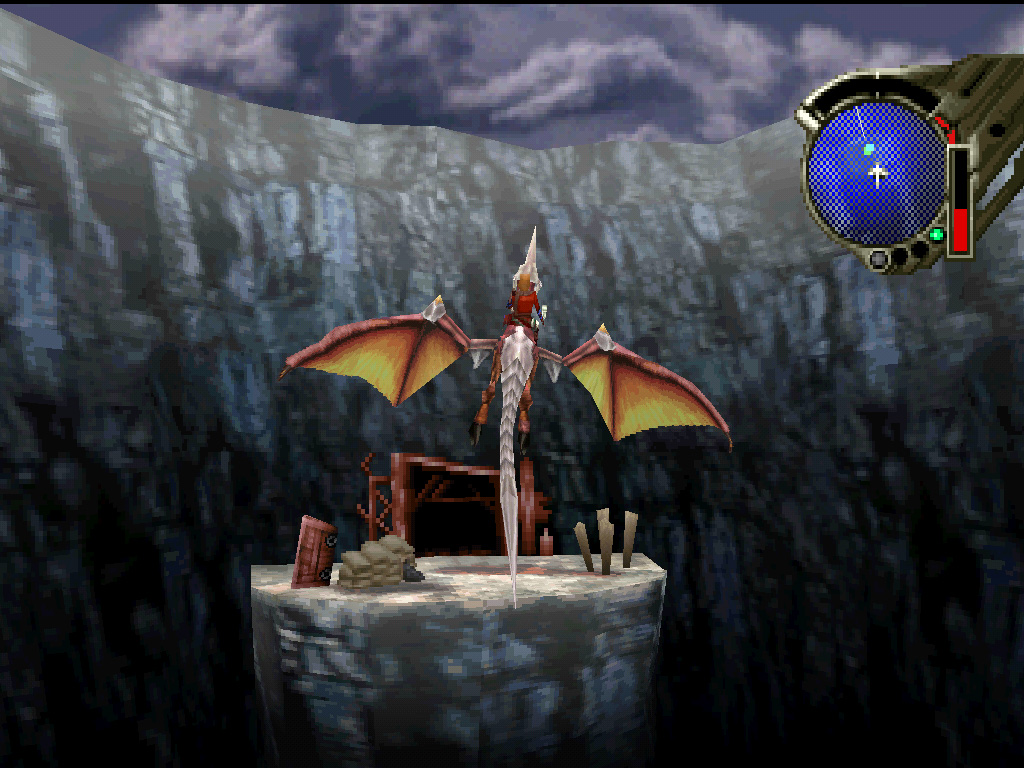Screen dimensions: 1024x768
Task: Click the white dragon position marker
Action: click(878, 176)
